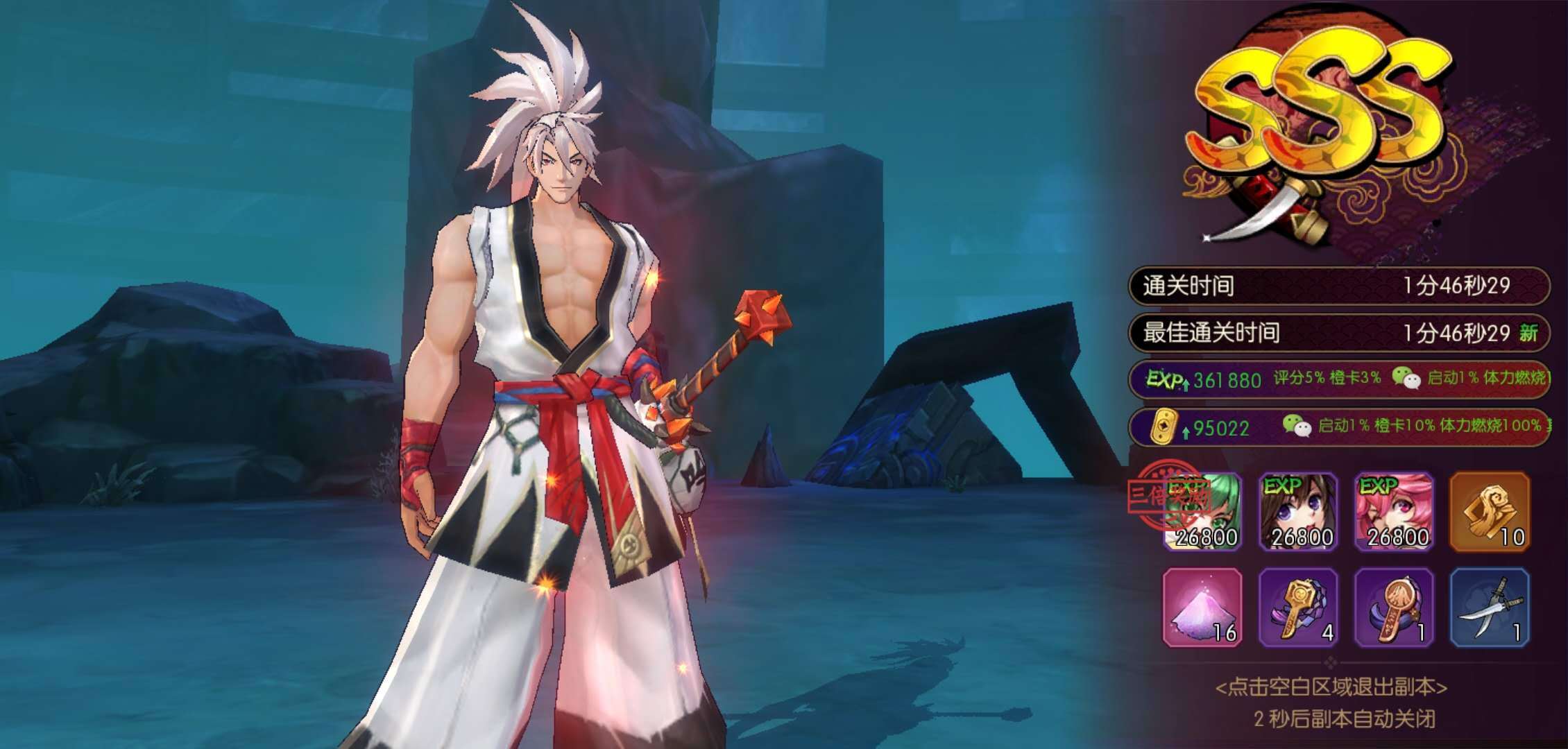View the golden key reward with quantity 4
This screenshot has height=749, width=1568.
tap(1298, 608)
